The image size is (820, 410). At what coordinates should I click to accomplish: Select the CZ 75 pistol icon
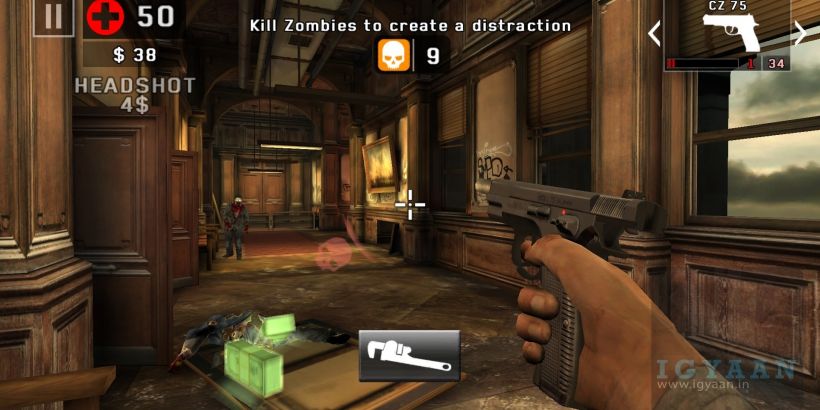tap(728, 29)
